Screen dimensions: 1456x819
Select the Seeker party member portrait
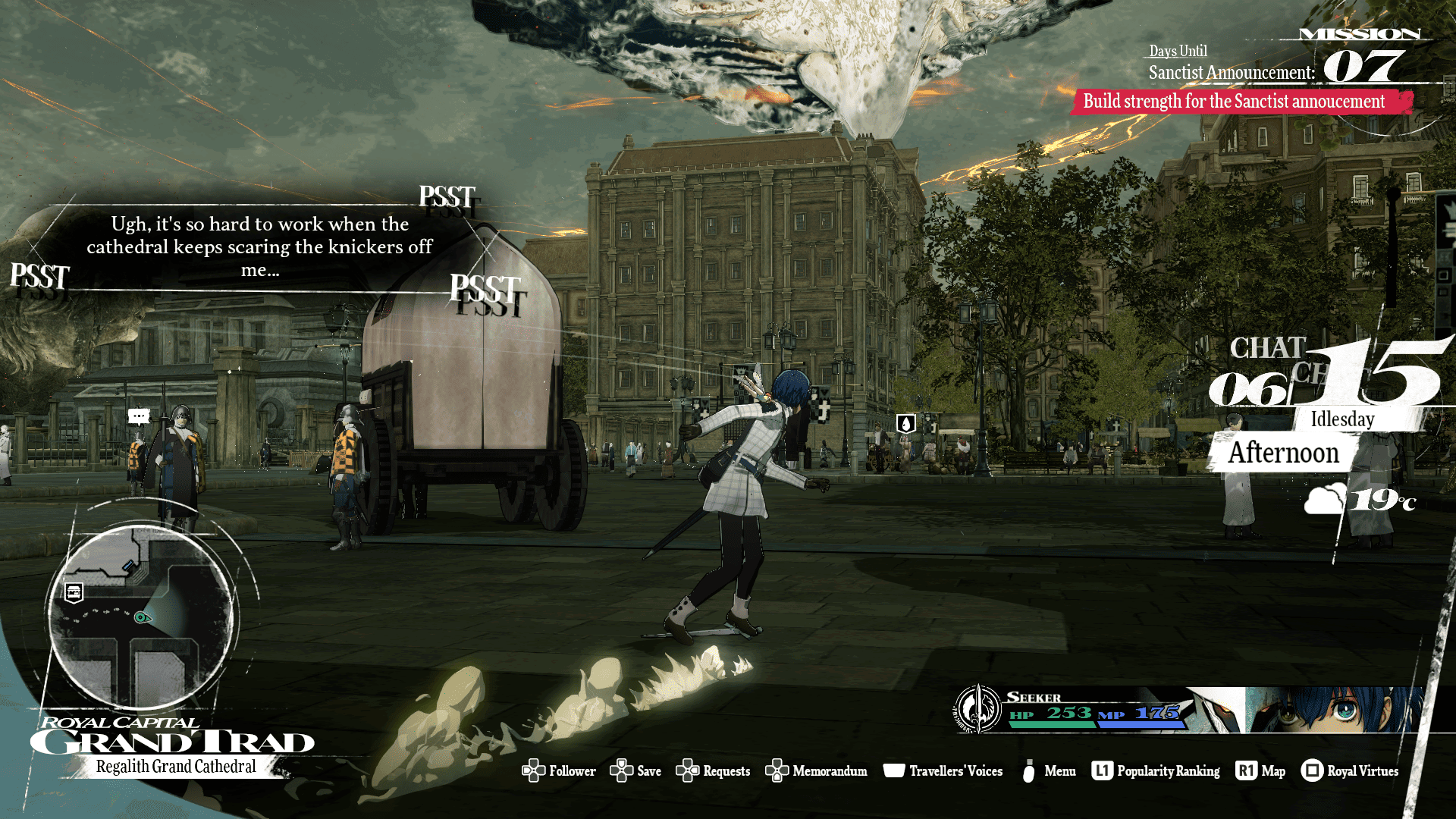coord(1335,711)
